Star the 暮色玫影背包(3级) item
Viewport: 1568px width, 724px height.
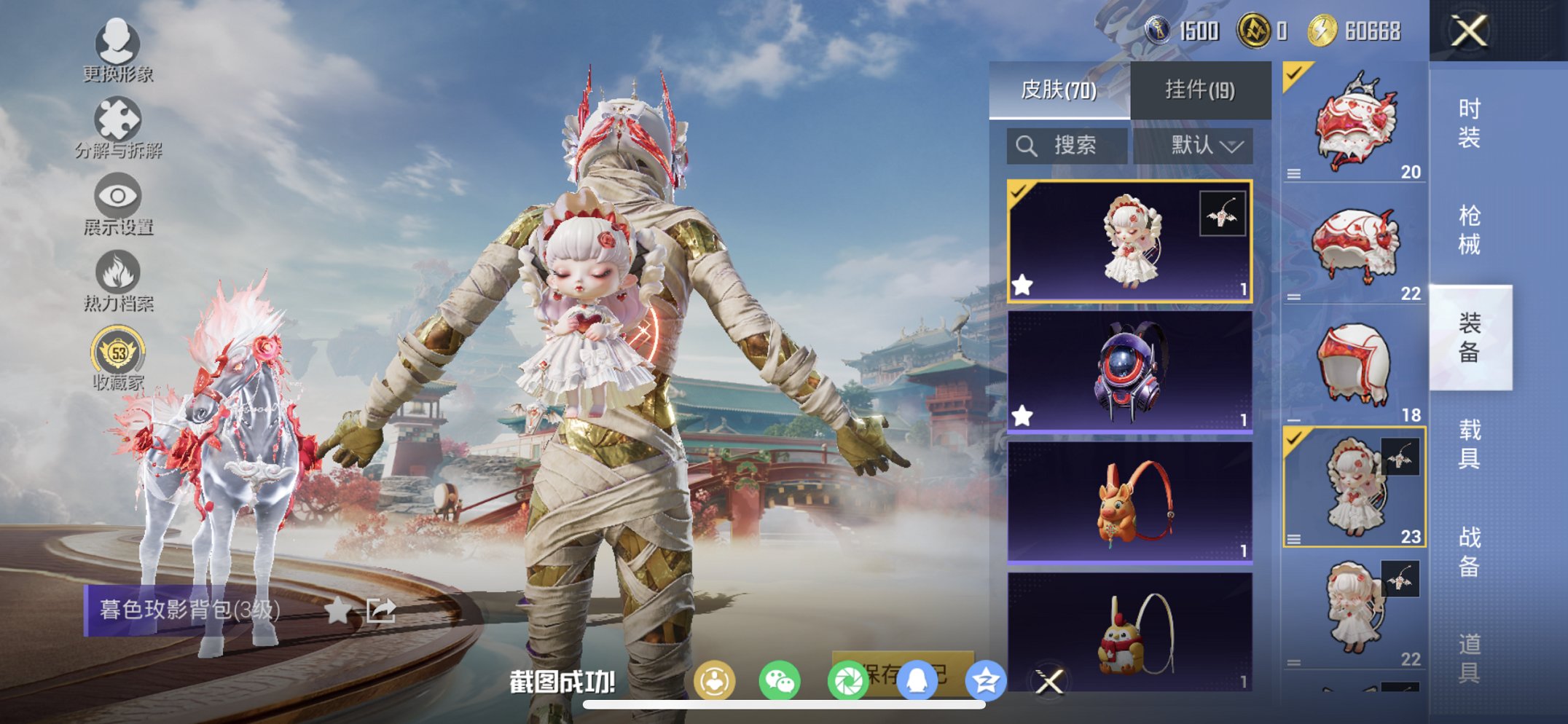340,612
